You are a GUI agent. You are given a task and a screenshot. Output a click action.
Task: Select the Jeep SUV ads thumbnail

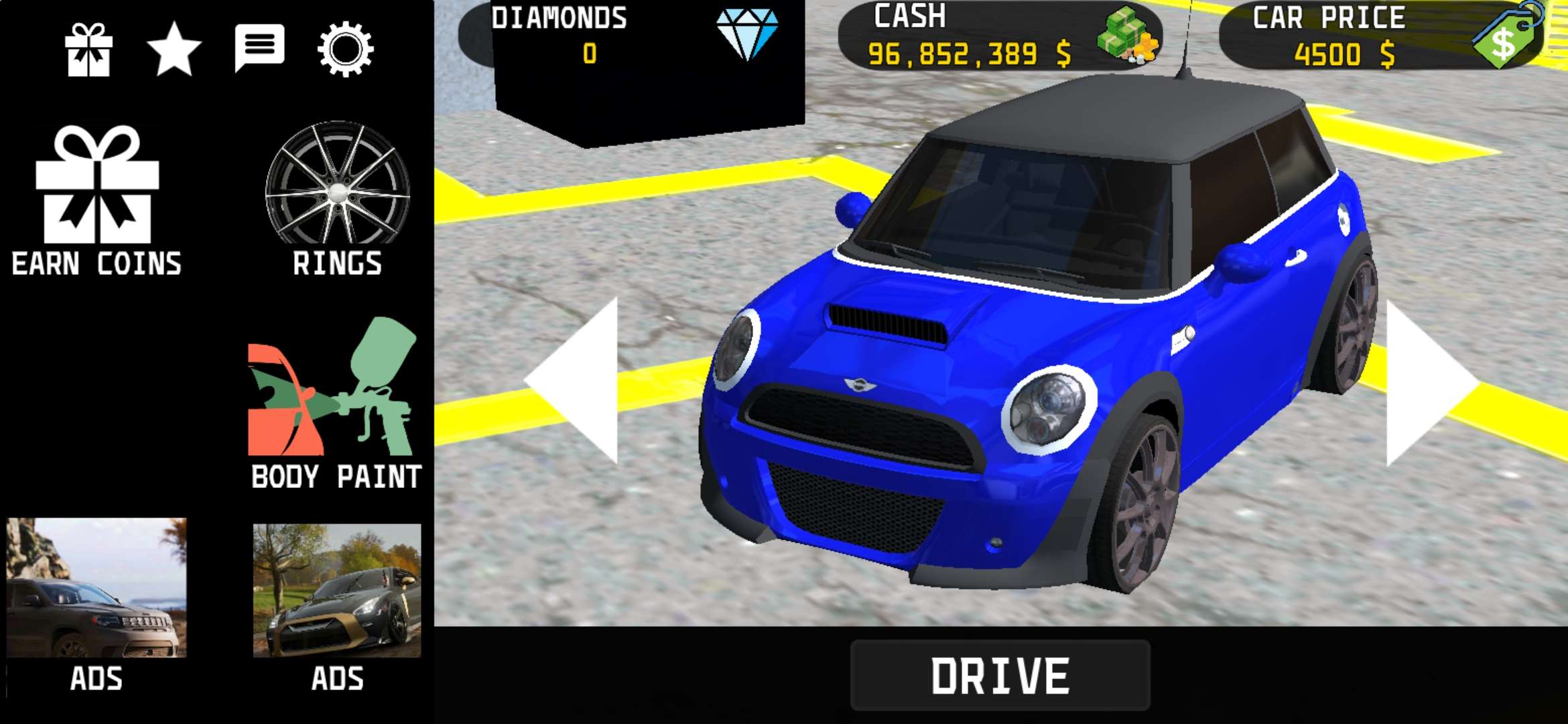coord(96,587)
